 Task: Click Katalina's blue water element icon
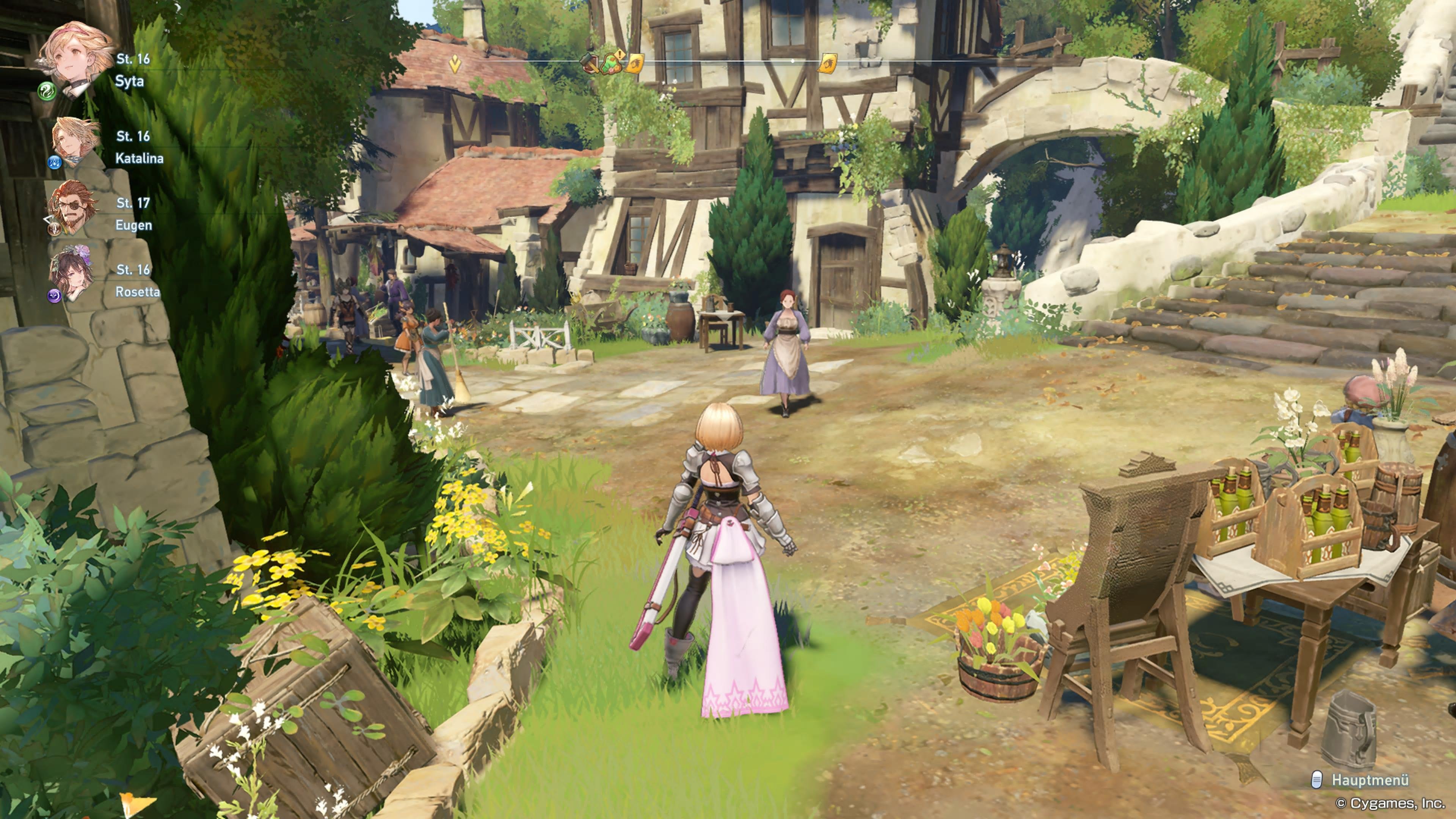click(54, 163)
